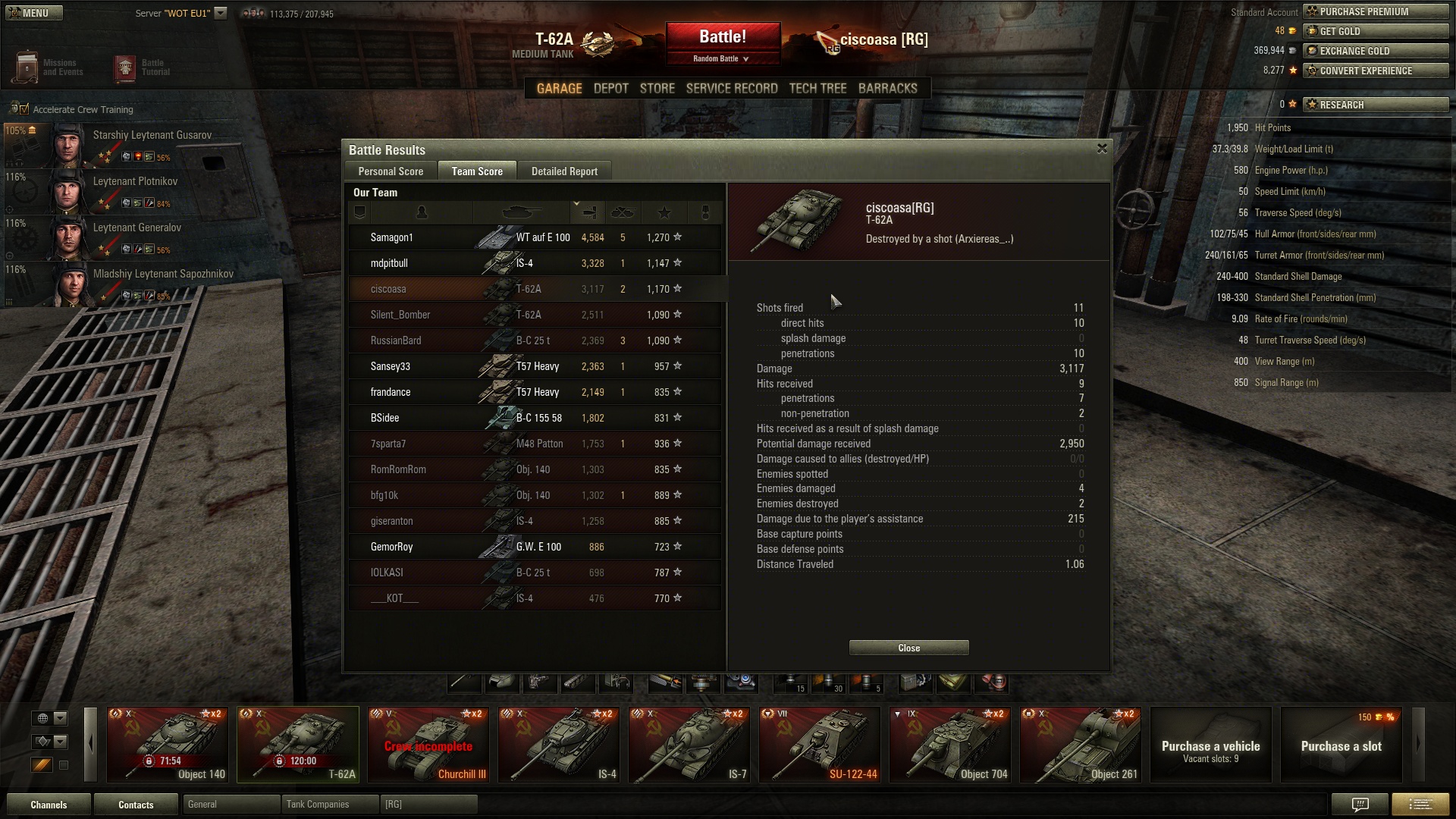Click the Exchange Gold button

coord(1375,51)
